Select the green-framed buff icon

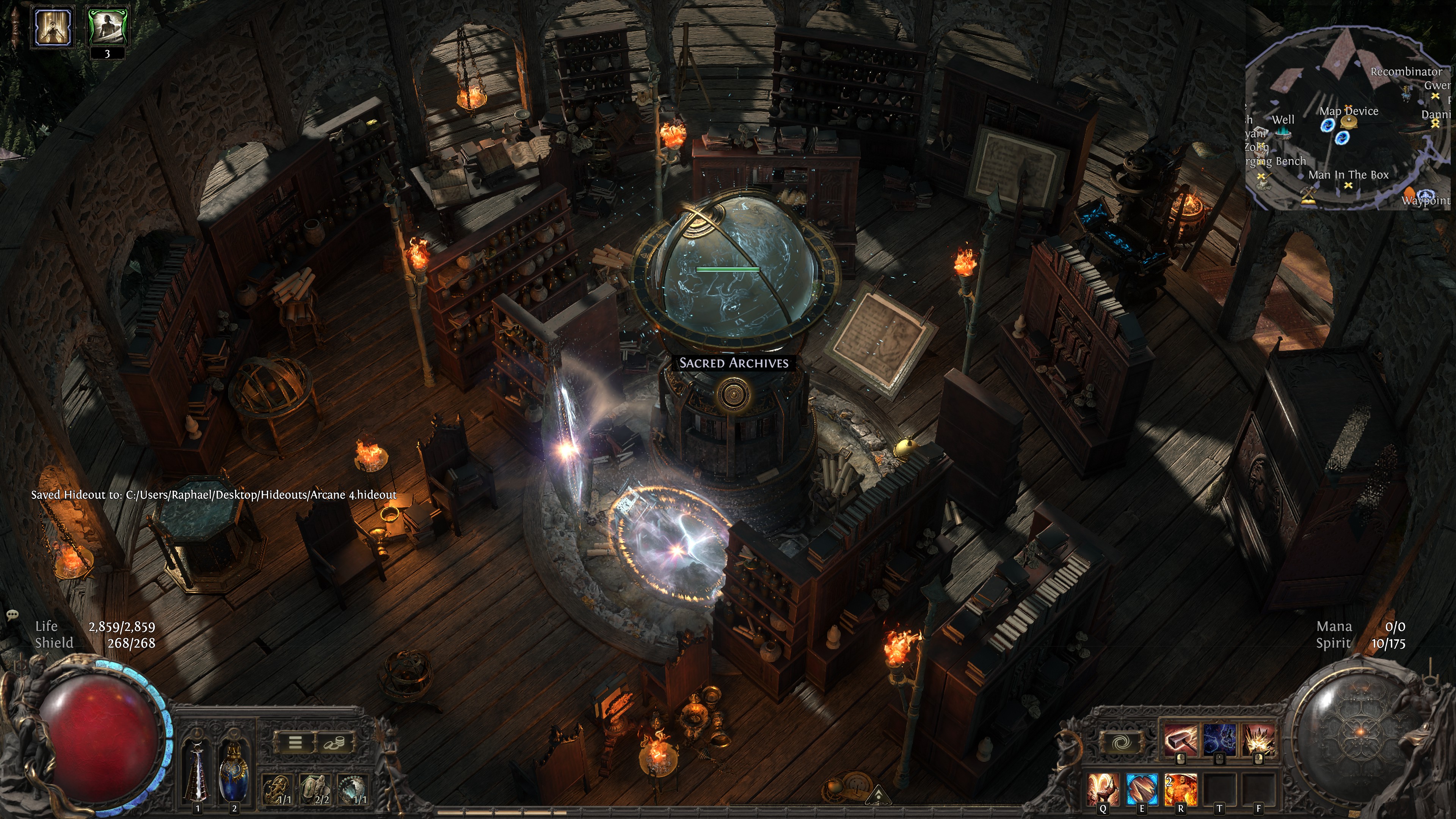[x=107, y=27]
